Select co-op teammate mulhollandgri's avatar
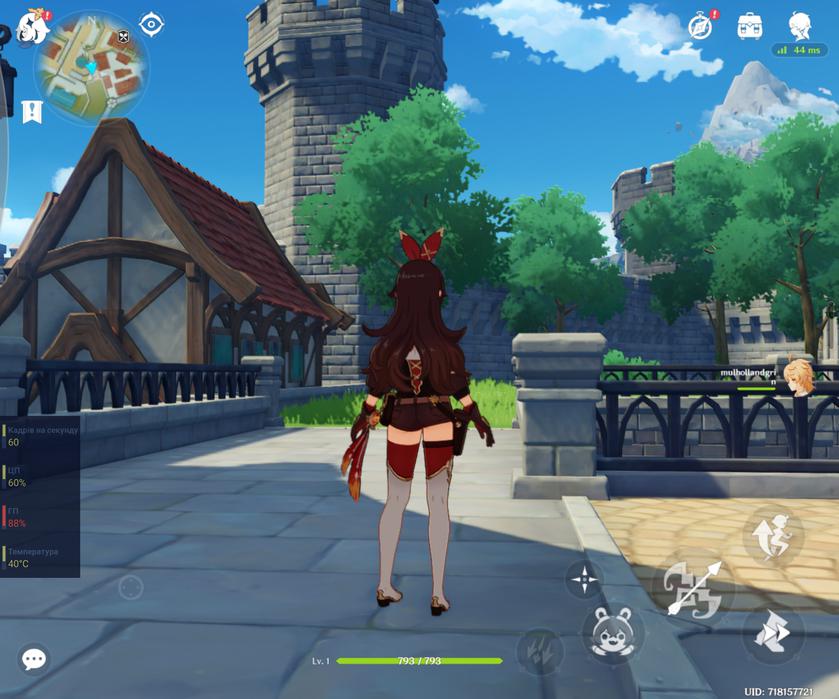This screenshot has width=839, height=699. click(x=797, y=378)
